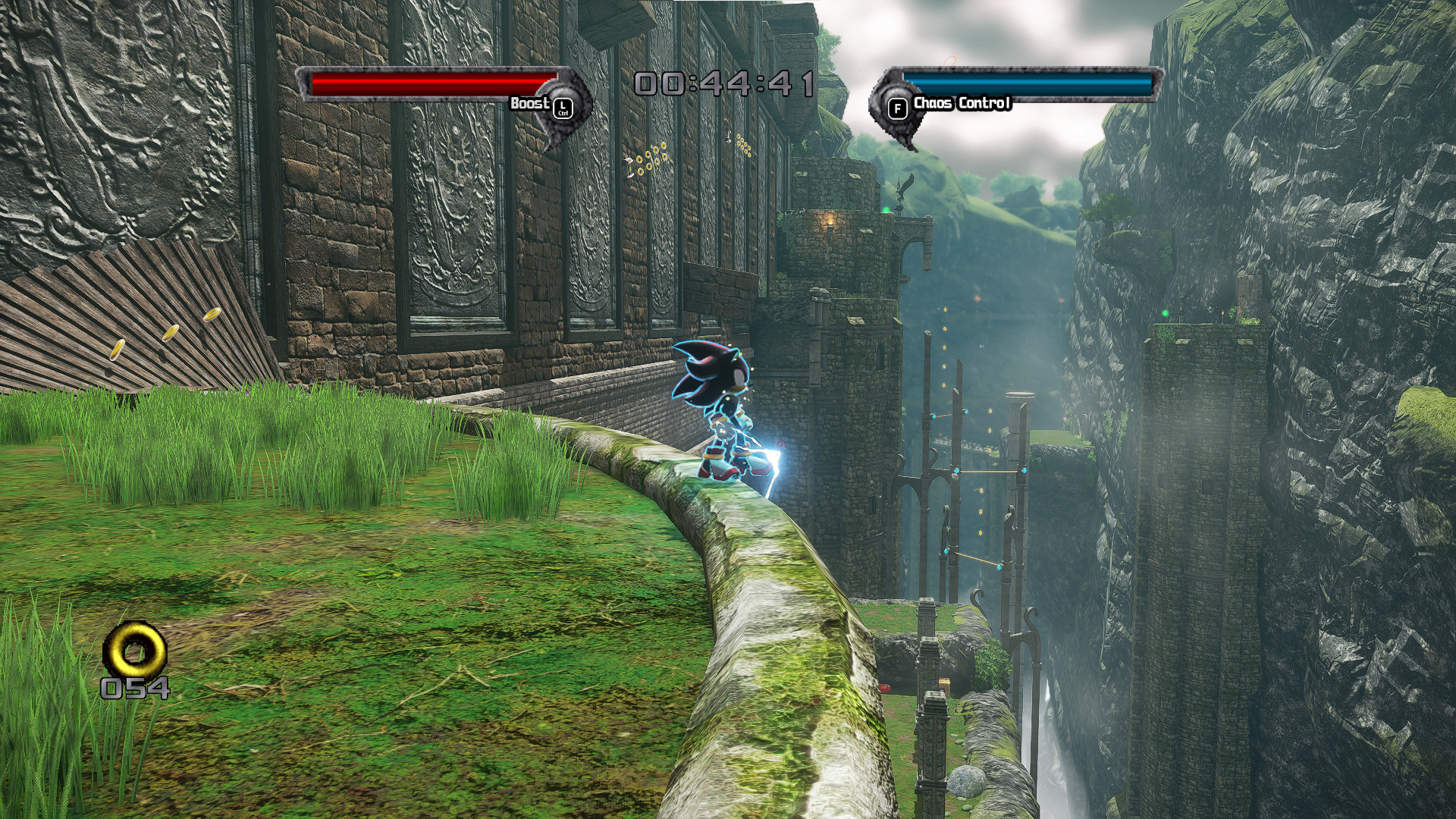
Task: Expand the Boost label callout
Action: coord(531,102)
